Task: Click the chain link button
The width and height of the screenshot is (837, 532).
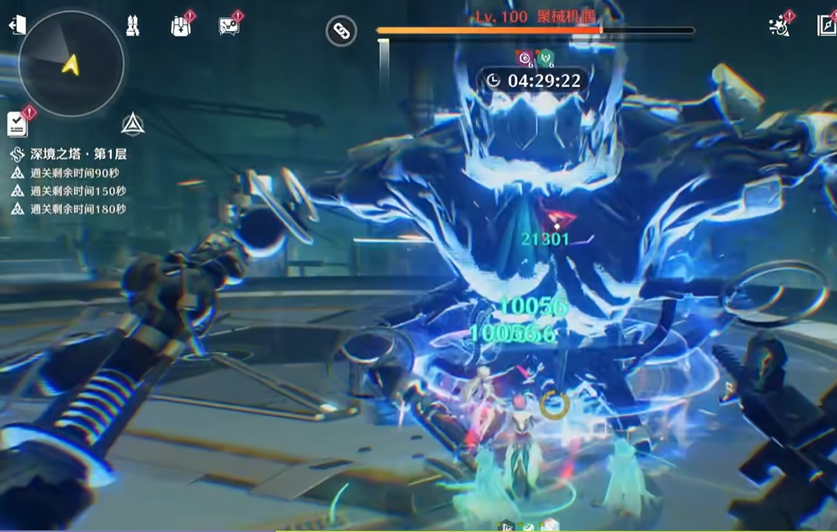Action: click(342, 31)
